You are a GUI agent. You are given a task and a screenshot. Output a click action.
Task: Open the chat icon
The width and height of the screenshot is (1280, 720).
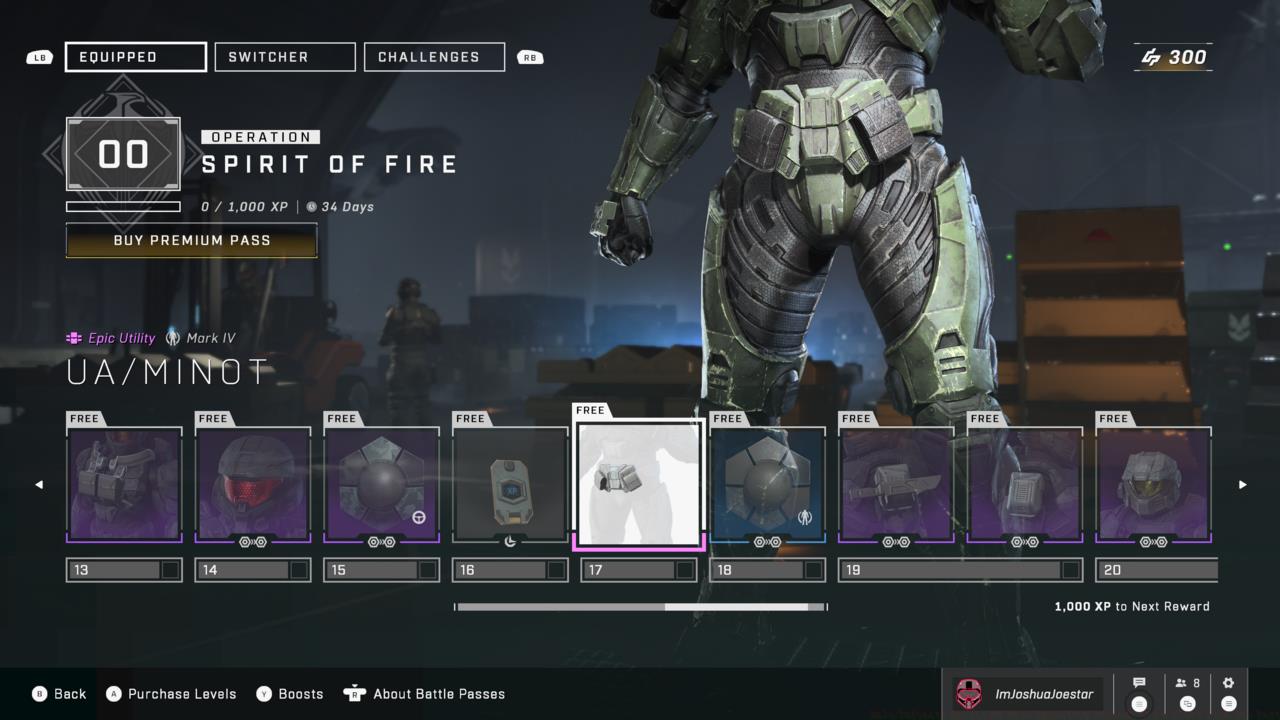[1139, 693]
